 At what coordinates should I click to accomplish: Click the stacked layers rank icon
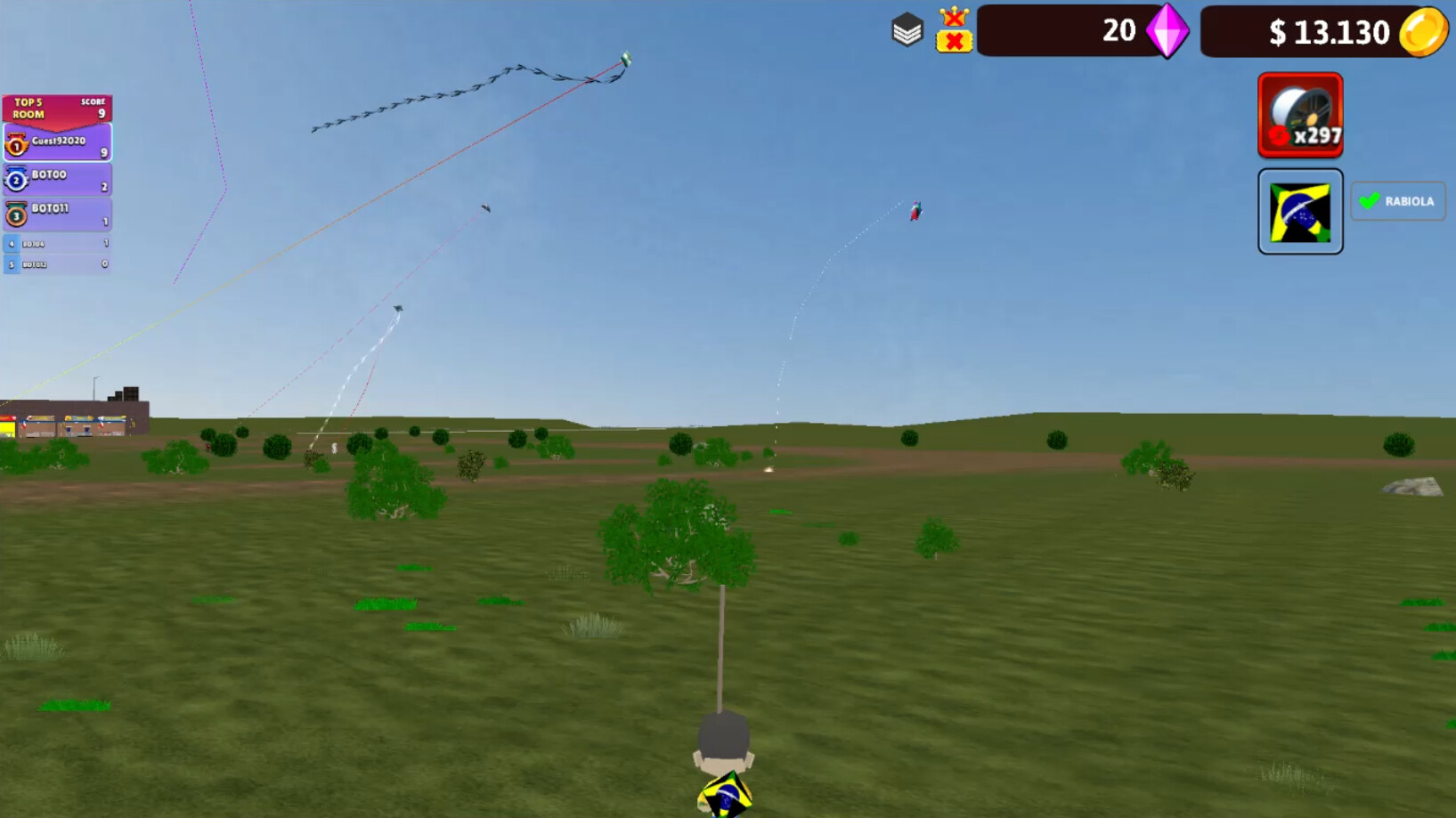pyautogui.click(x=907, y=29)
